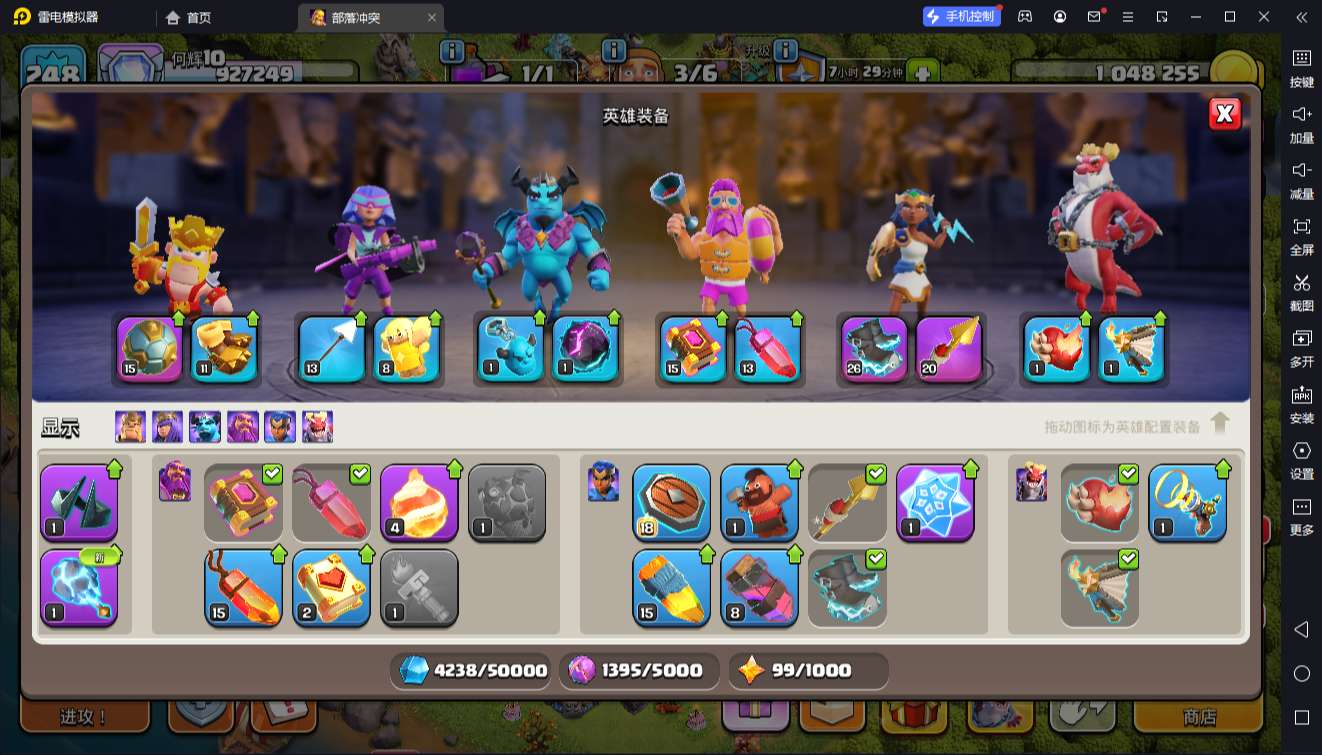Choose the Hog Rider puppet equipment

[760, 502]
